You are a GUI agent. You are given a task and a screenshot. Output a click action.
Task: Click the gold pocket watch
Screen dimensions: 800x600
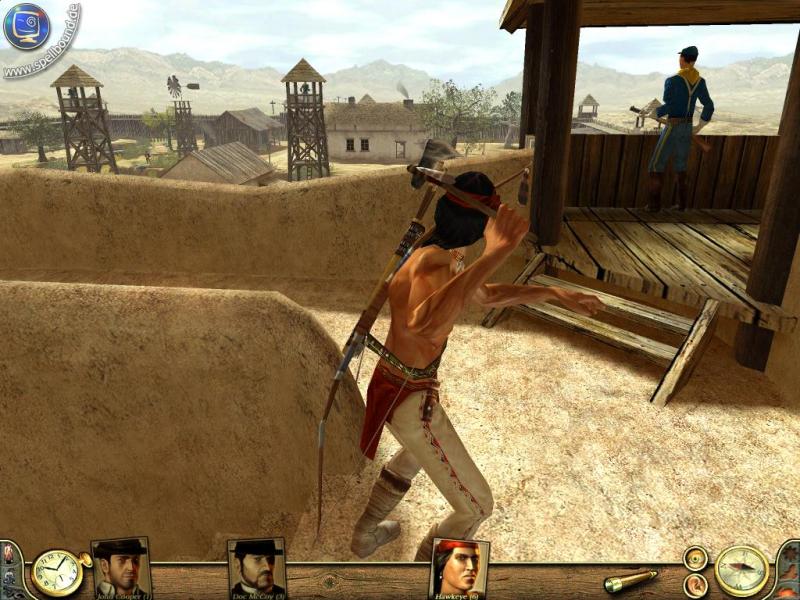coord(56,573)
